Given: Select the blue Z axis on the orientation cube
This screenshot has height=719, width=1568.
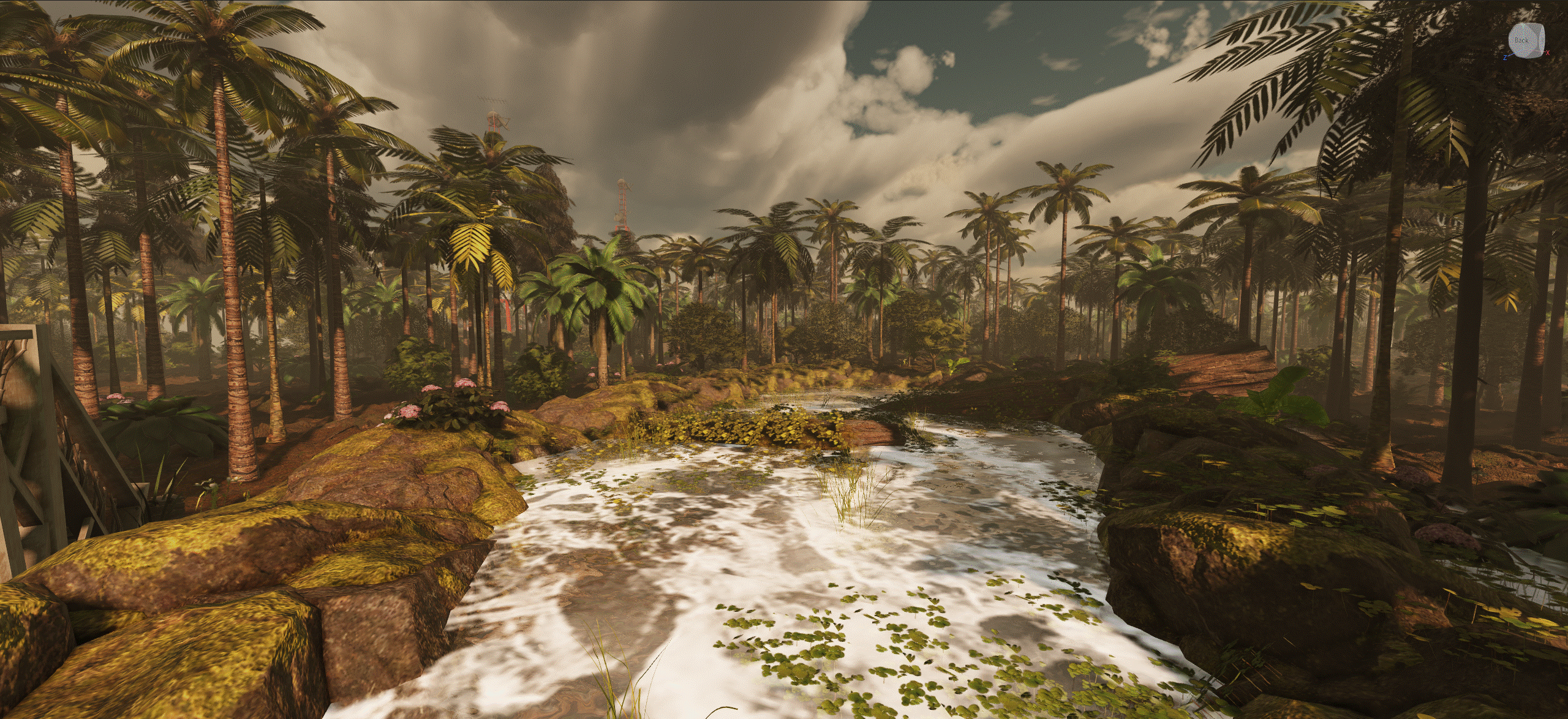Looking at the screenshot, I should (x=1505, y=58).
